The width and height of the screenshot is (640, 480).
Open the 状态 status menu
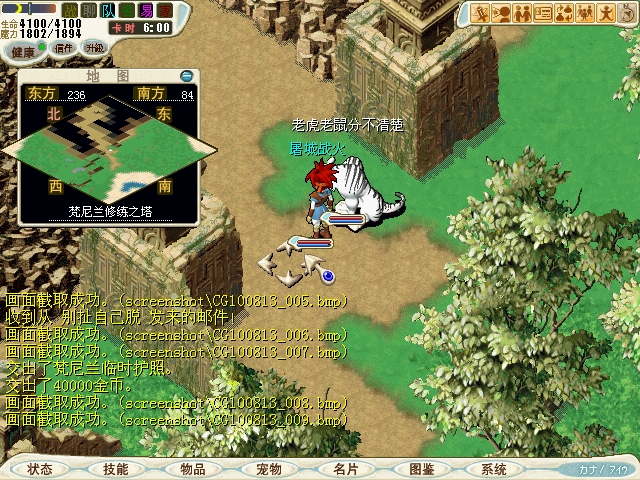[41, 468]
